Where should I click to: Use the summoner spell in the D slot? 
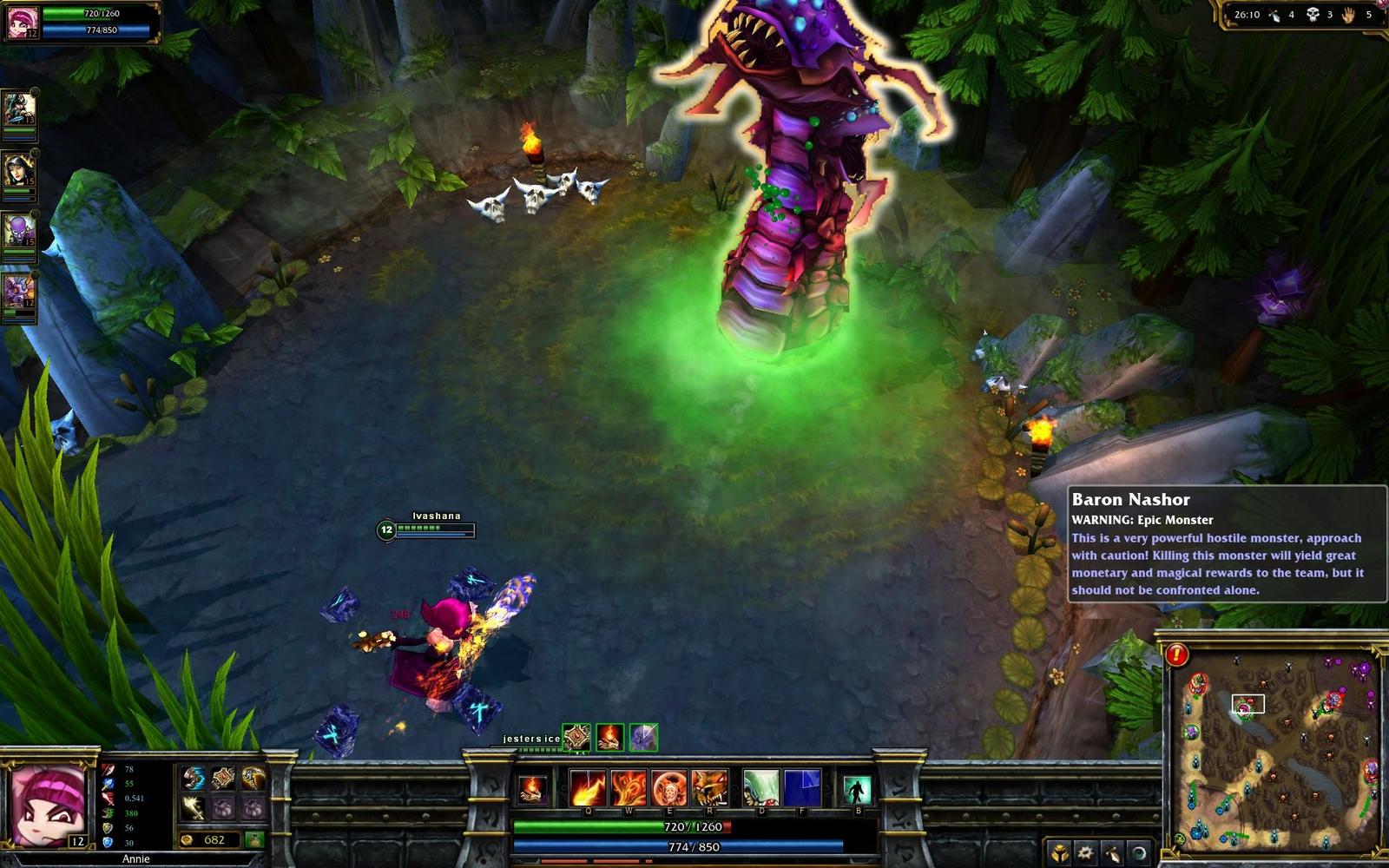click(761, 788)
